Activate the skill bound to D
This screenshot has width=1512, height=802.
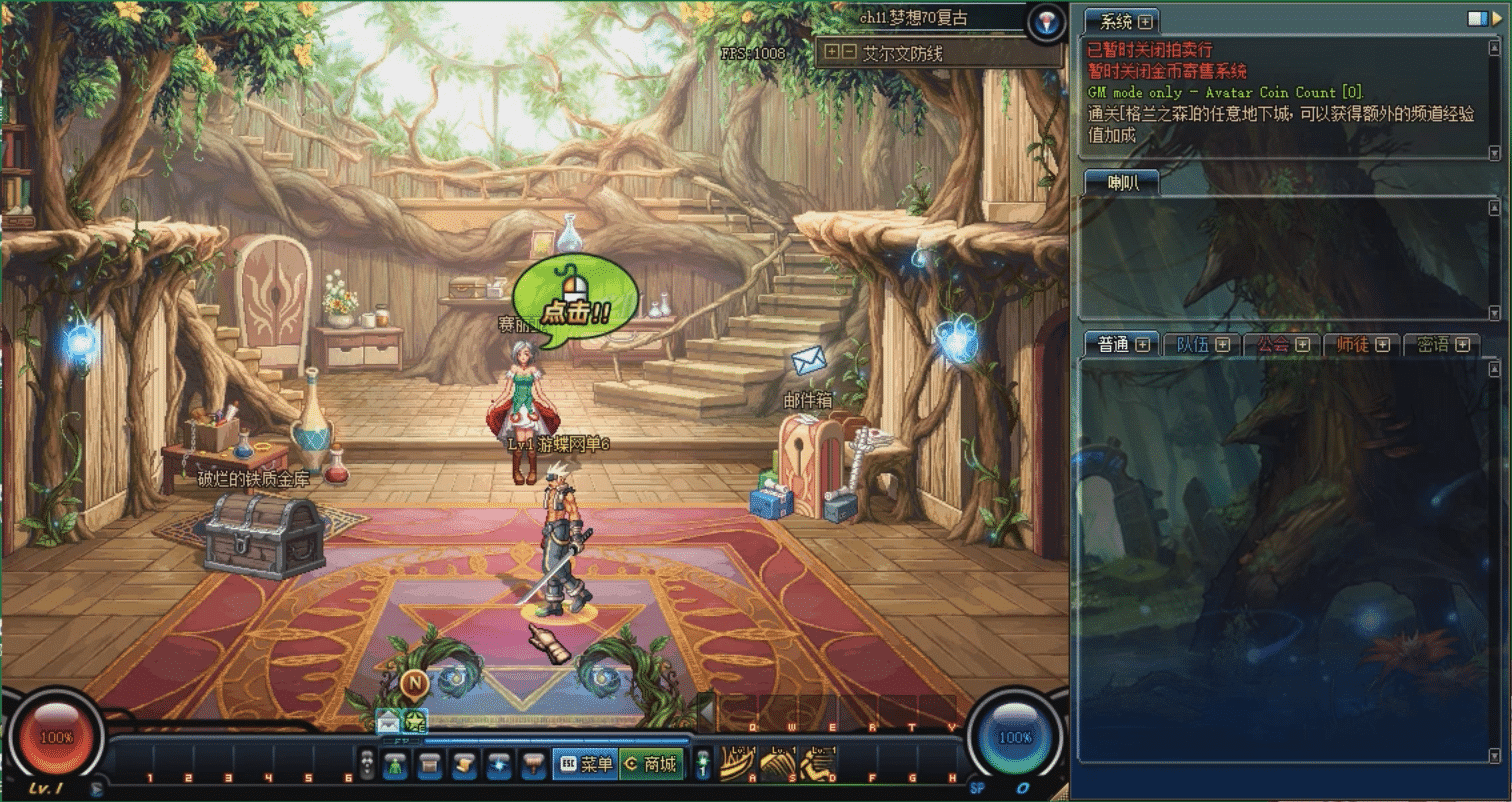pos(817,764)
